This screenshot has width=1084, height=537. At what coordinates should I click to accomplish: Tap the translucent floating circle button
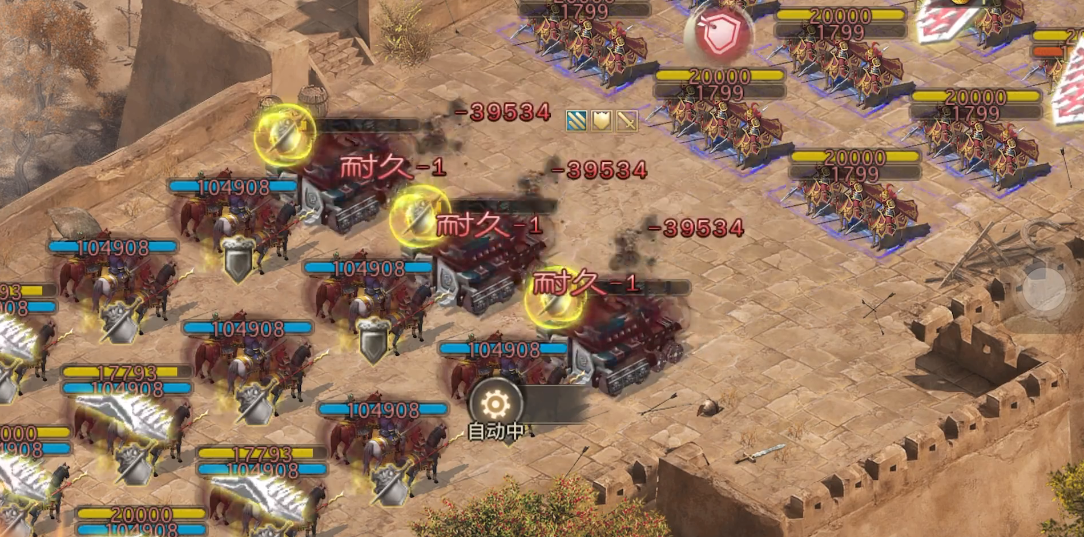click(x=1045, y=291)
